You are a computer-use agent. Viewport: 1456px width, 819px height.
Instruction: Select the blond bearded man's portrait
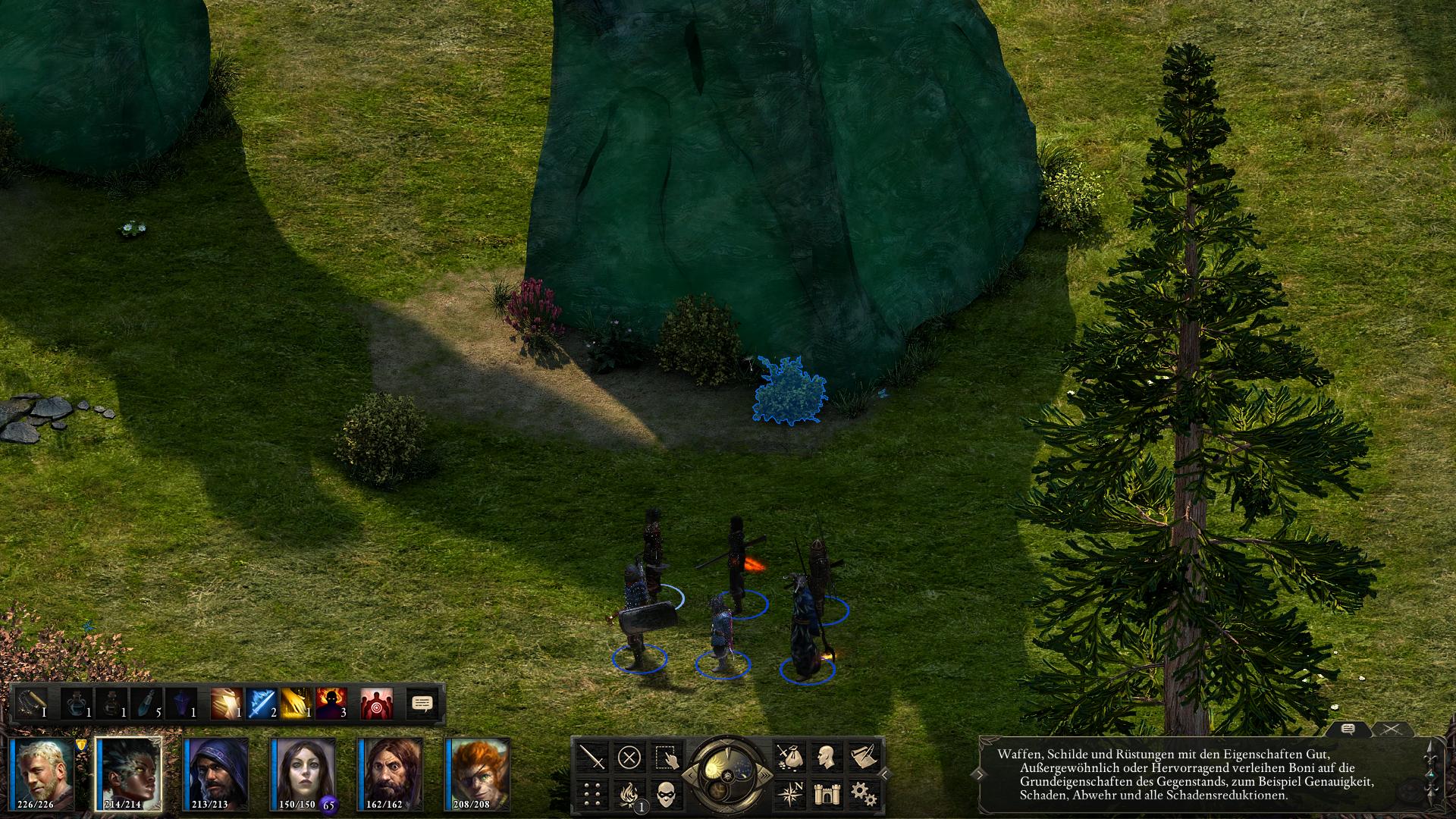(x=42, y=773)
